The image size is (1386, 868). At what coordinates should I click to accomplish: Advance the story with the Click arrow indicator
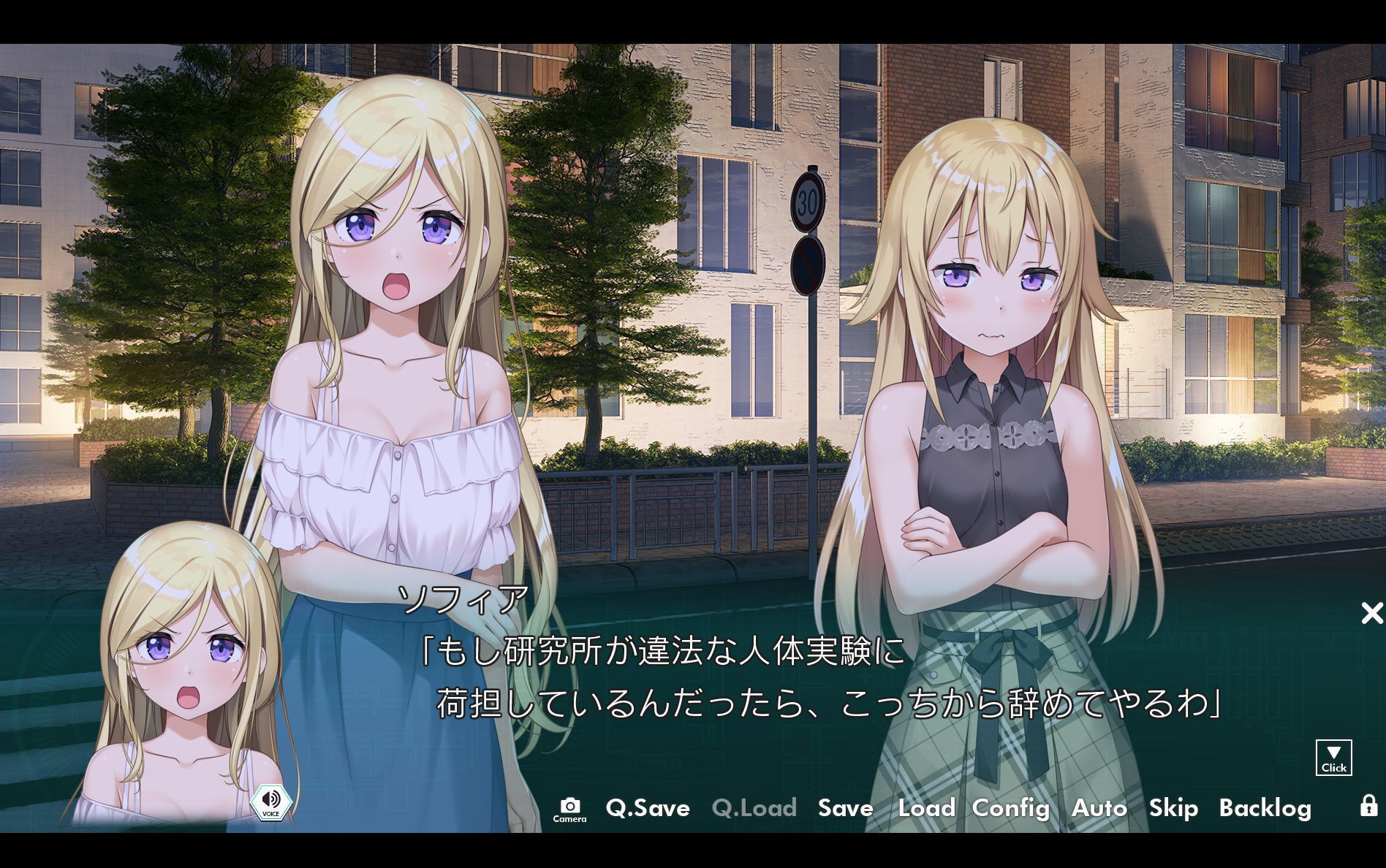pyautogui.click(x=1333, y=758)
